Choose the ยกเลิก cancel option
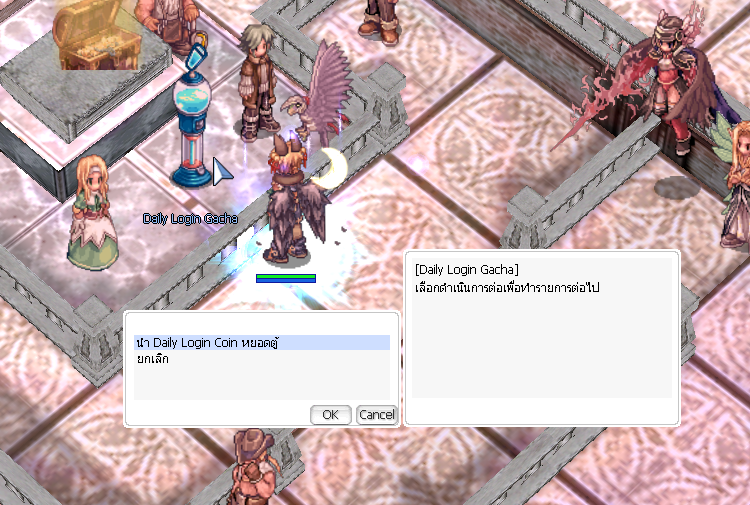The image size is (750, 505). tap(152, 359)
